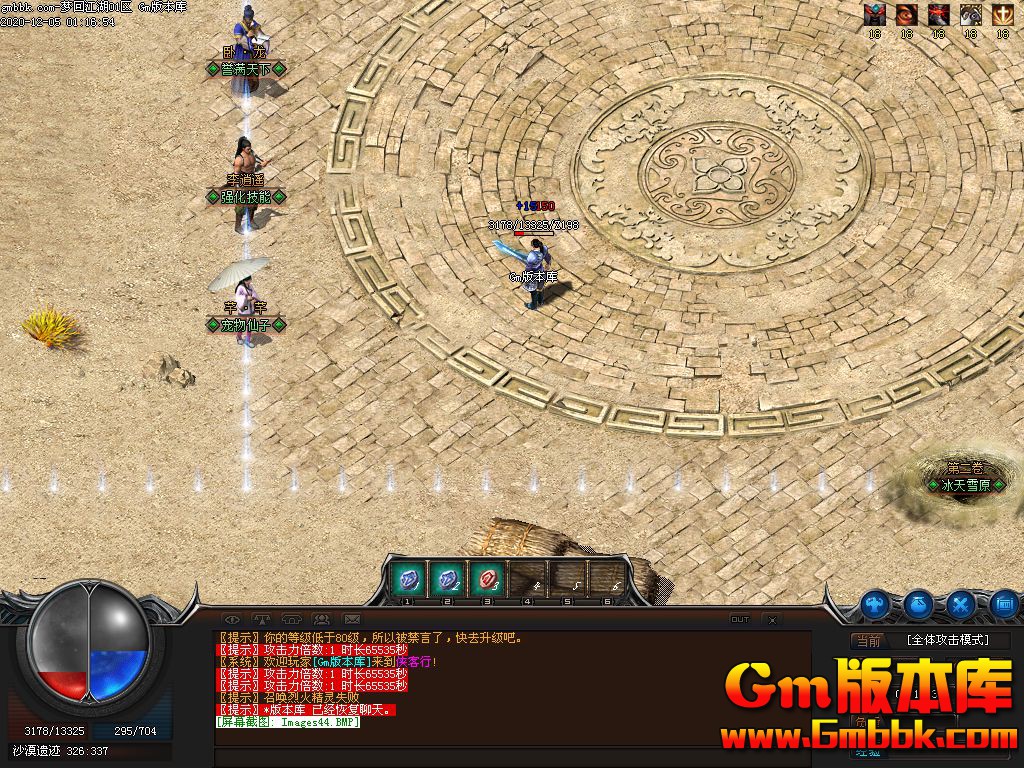The height and width of the screenshot is (768, 1024).
Task: Use the blue stone in hotbar slot 1
Action: (409, 579)
